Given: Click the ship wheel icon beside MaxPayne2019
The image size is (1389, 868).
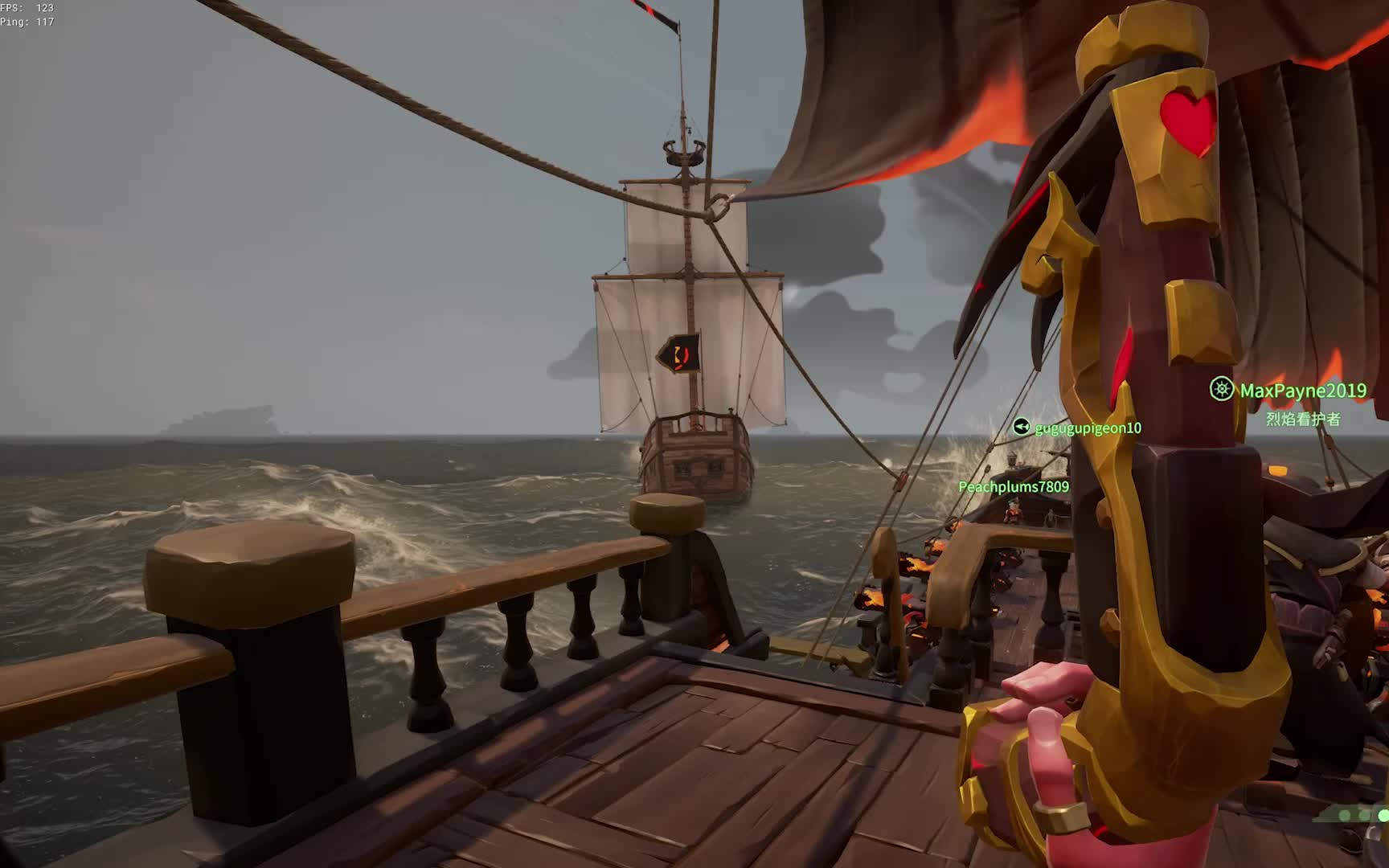Looking at the screenshot, I should tap(1222, 390).
